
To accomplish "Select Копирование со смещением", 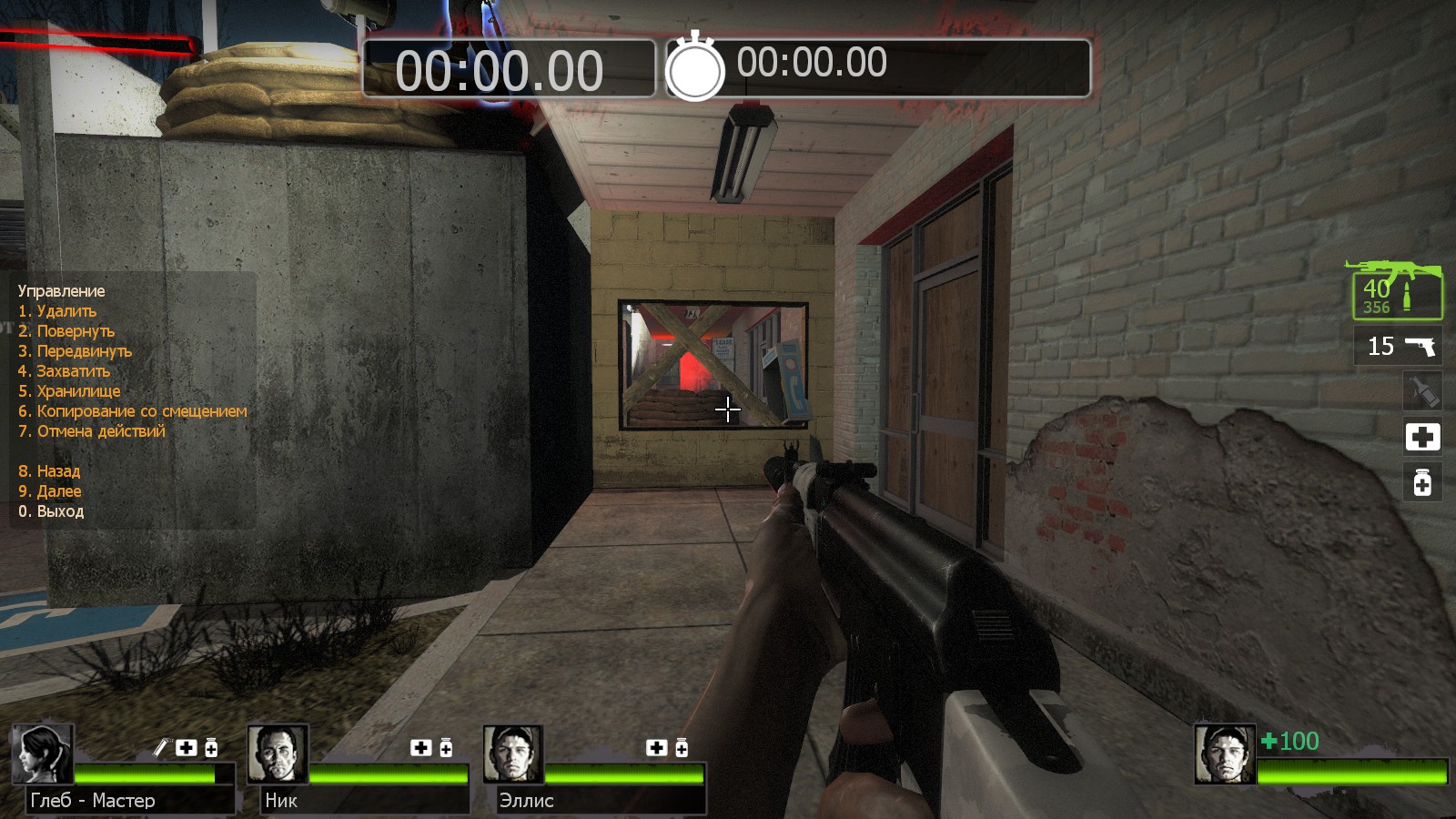I will (133, 411).
